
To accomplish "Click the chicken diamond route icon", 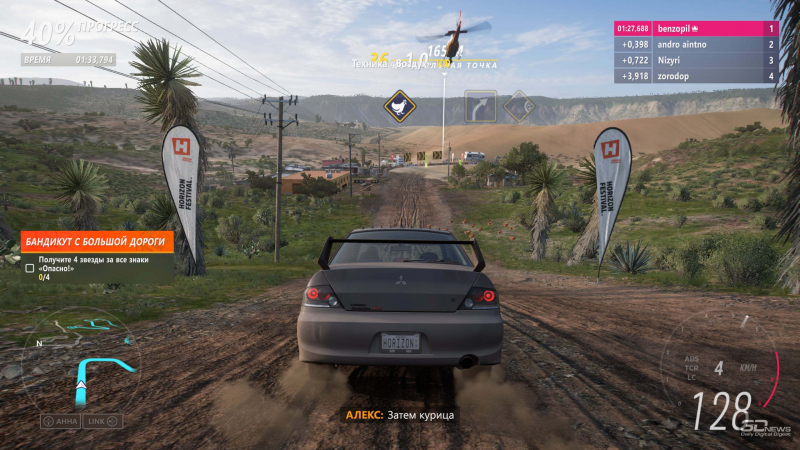I will pyautogui.click(x=400, y=104).
